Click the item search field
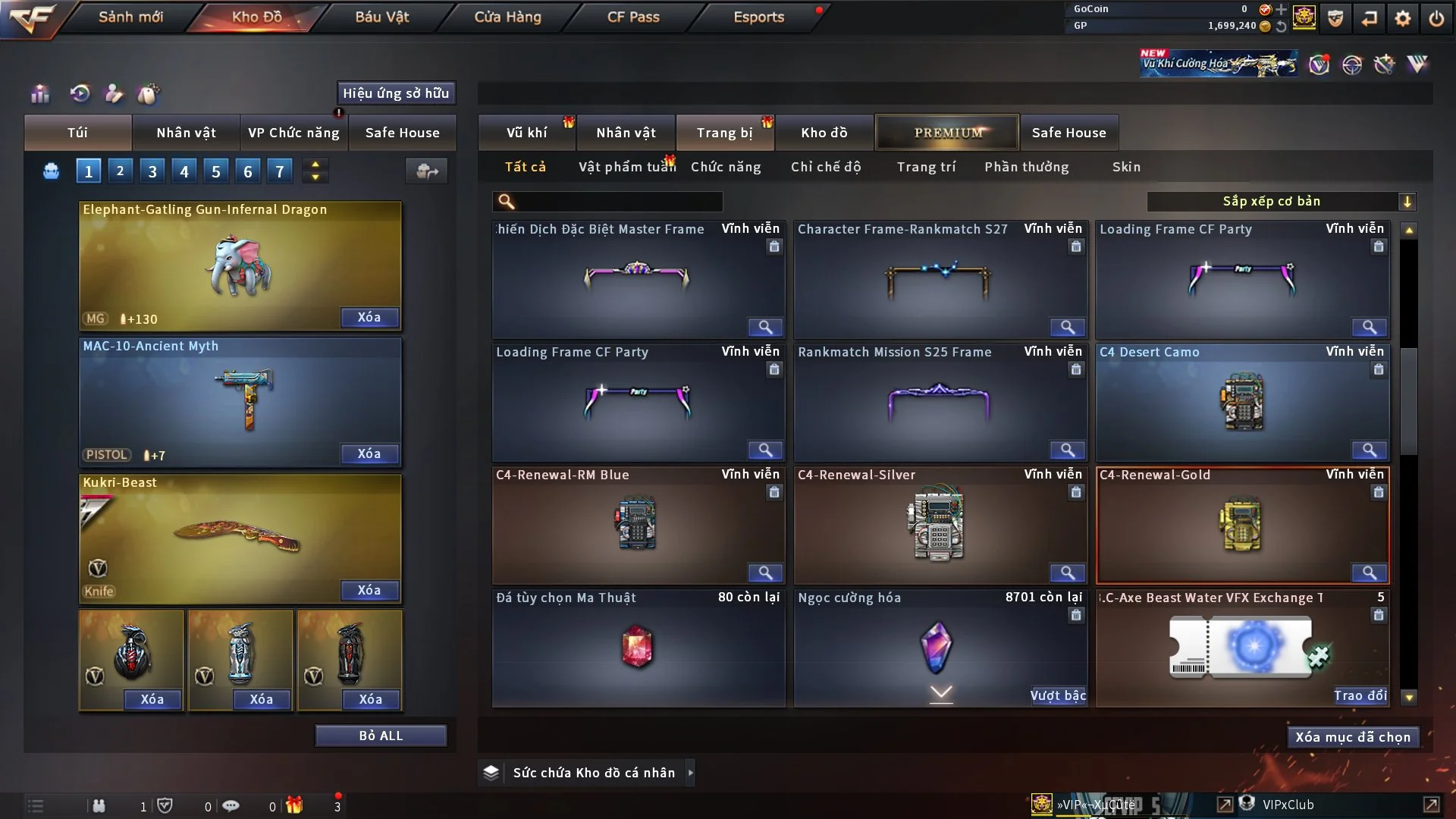The height and width of the screenshot is (819, 1456). tap(618, 201)
